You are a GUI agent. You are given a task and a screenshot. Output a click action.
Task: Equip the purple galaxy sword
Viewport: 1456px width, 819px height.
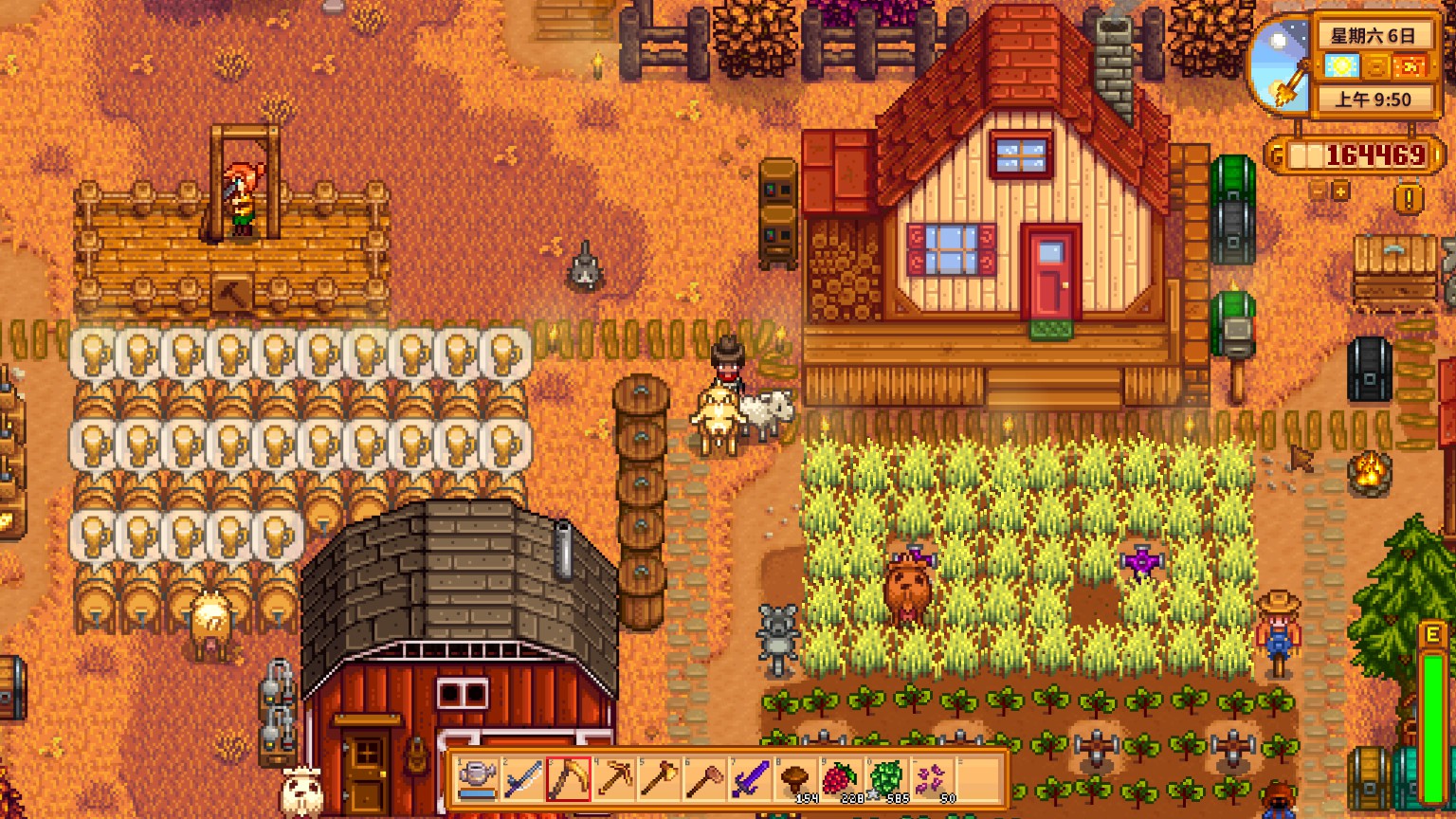[x=750, y=779]
